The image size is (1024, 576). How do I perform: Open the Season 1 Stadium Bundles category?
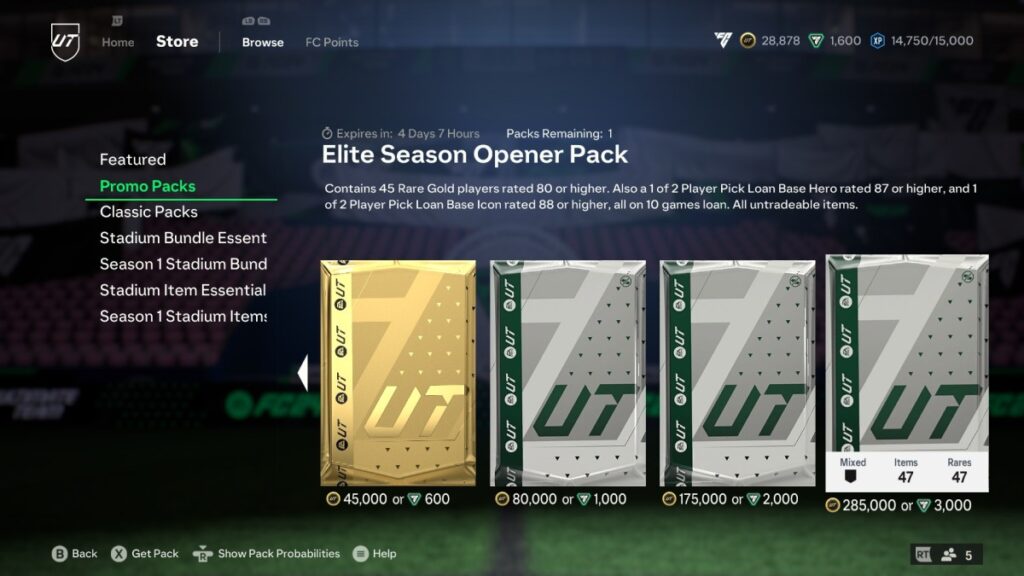pos(183,264)
